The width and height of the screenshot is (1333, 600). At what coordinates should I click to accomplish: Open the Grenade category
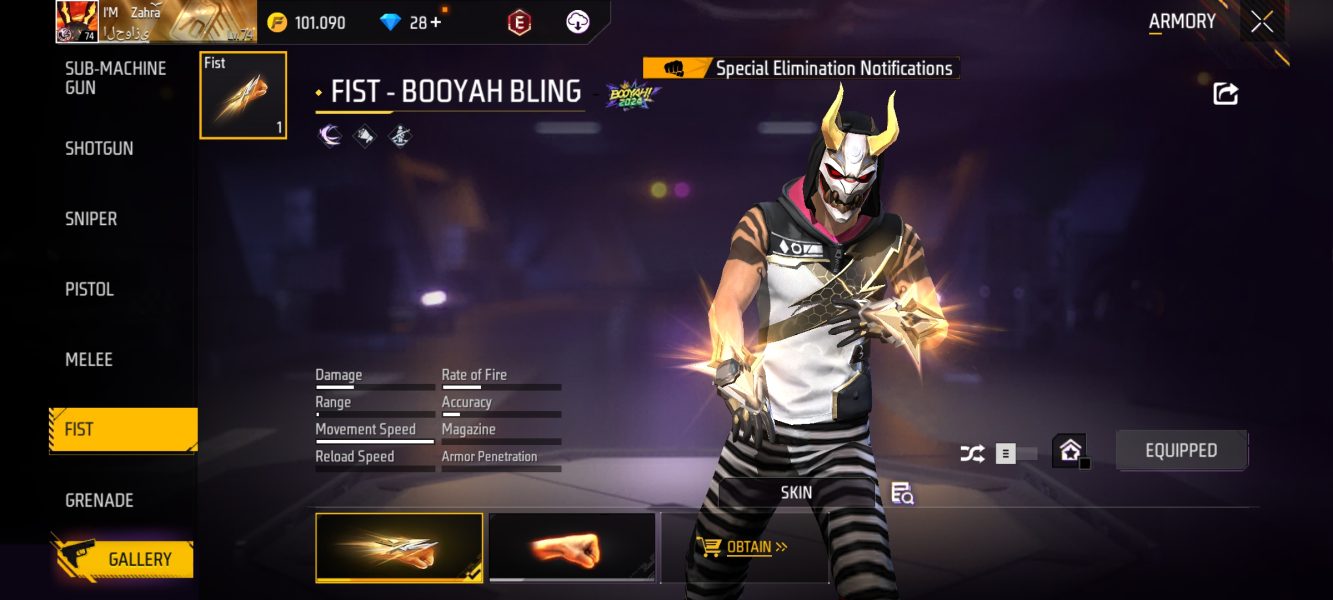click(x=99, y=500)
